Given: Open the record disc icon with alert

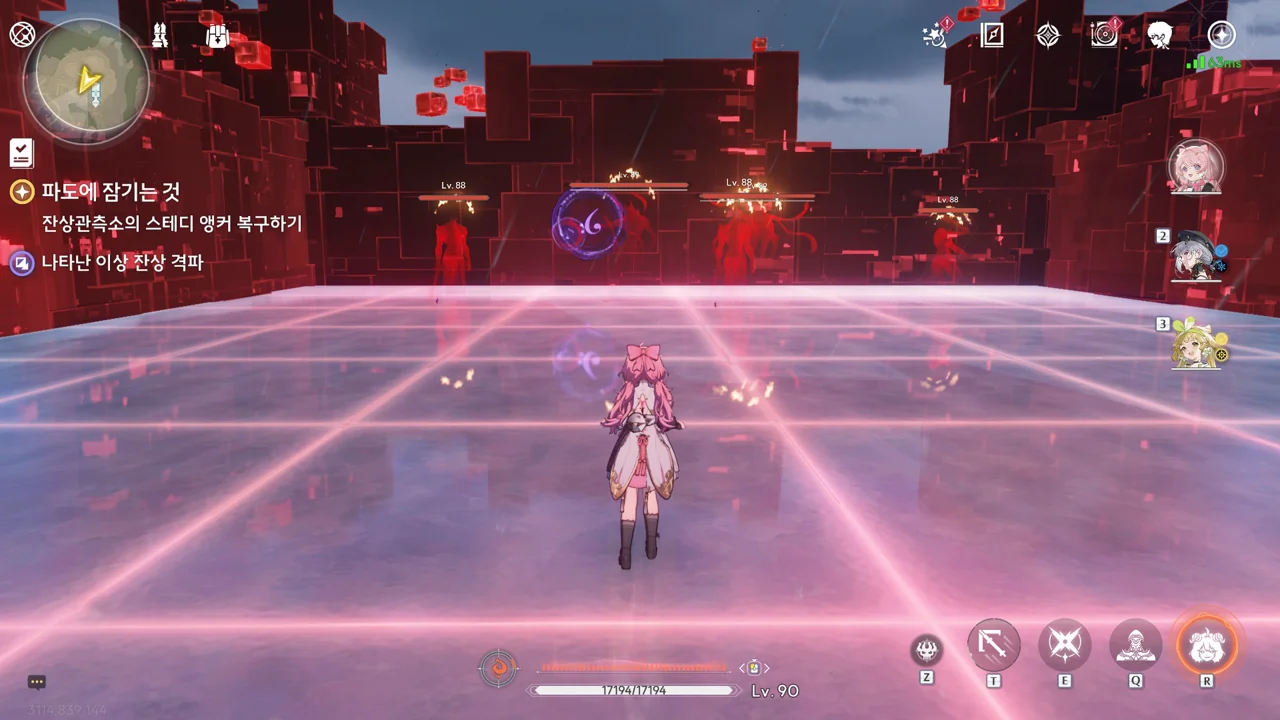Looking at the screenshot, I should (x=1104, y=35).
